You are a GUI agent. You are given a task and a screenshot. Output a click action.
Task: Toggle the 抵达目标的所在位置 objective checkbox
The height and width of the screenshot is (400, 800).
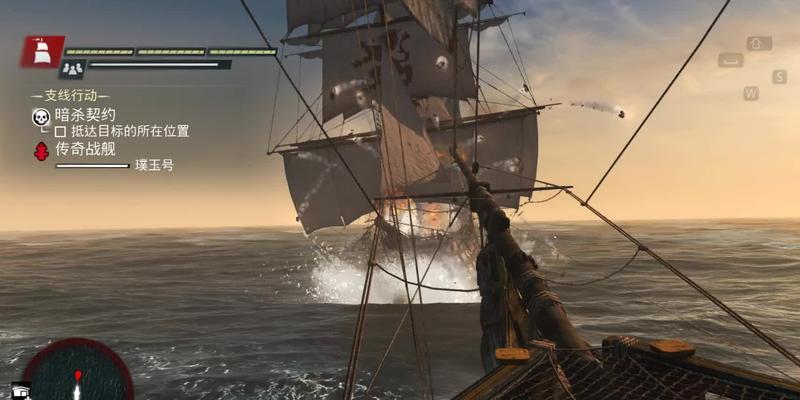pos(60,131)
